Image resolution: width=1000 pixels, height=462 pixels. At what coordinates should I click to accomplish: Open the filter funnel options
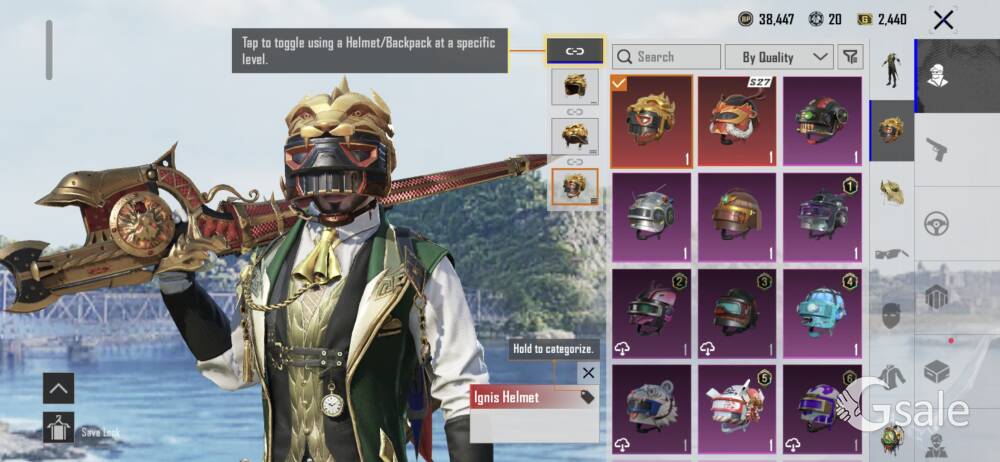click(849, 57)
